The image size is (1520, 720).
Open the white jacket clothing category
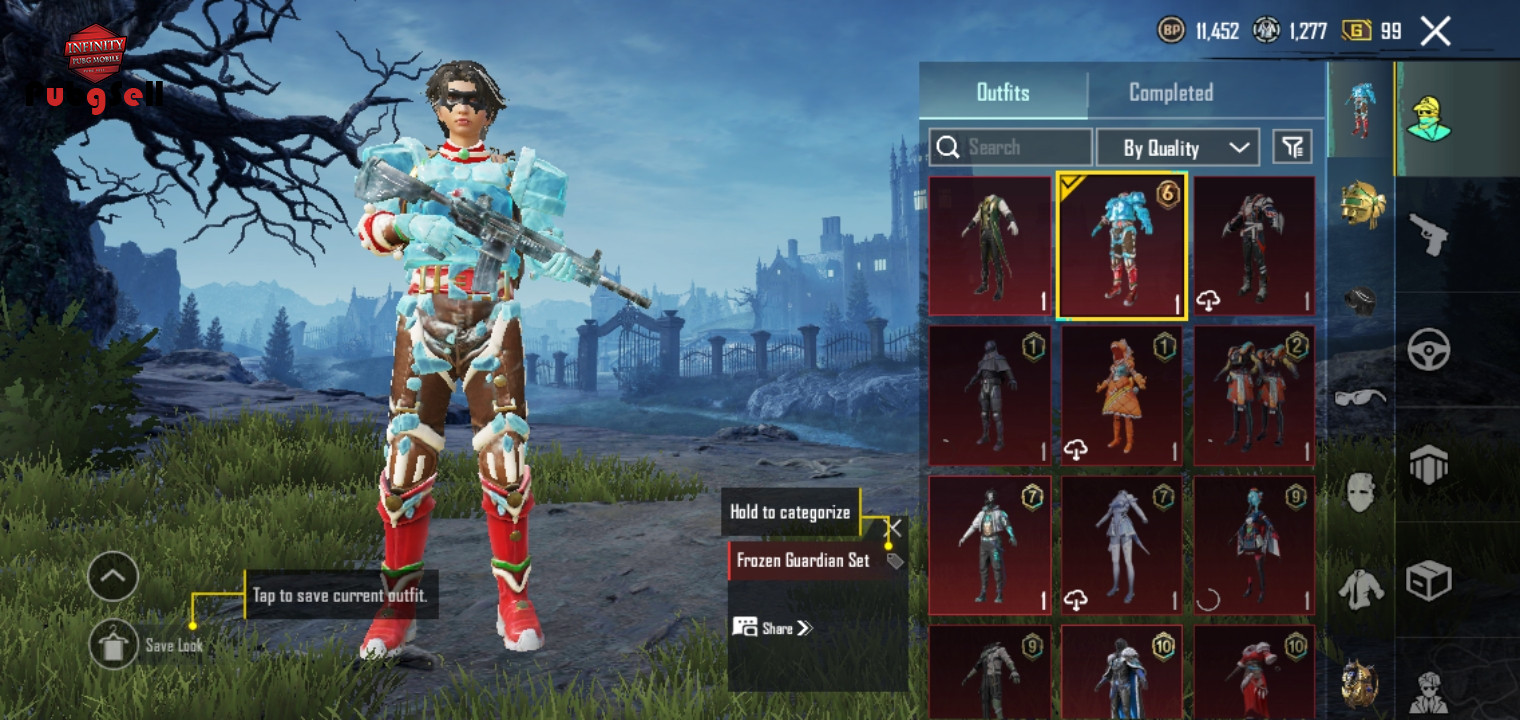(1361, 588)
